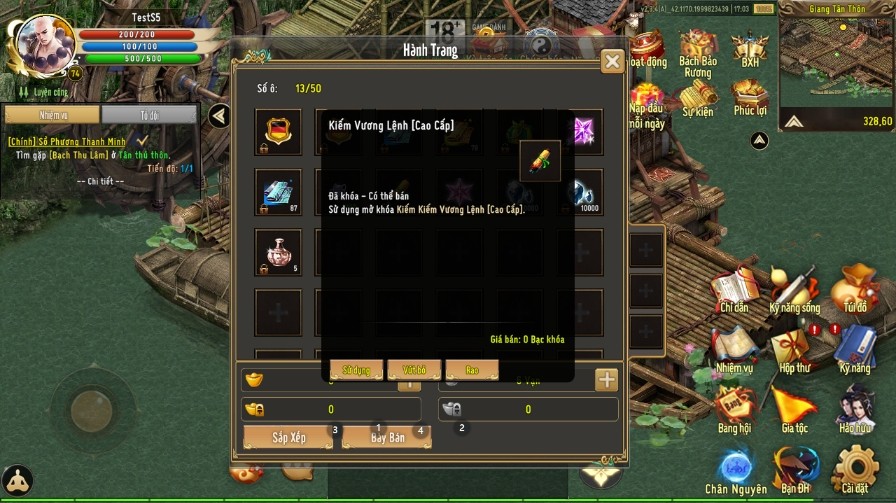Open Bách Bảo Rương treasure chest
The height and width of the screenshot is (503, 896).
[x=697, y=54]
